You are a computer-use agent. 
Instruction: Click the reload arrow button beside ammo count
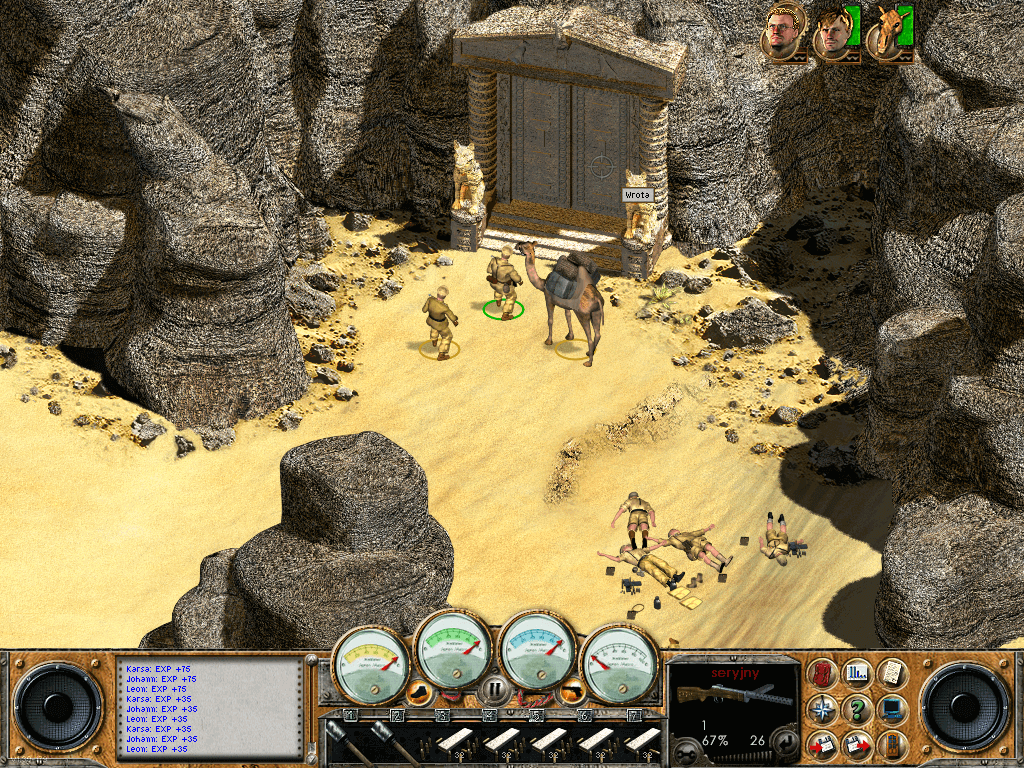785,742
